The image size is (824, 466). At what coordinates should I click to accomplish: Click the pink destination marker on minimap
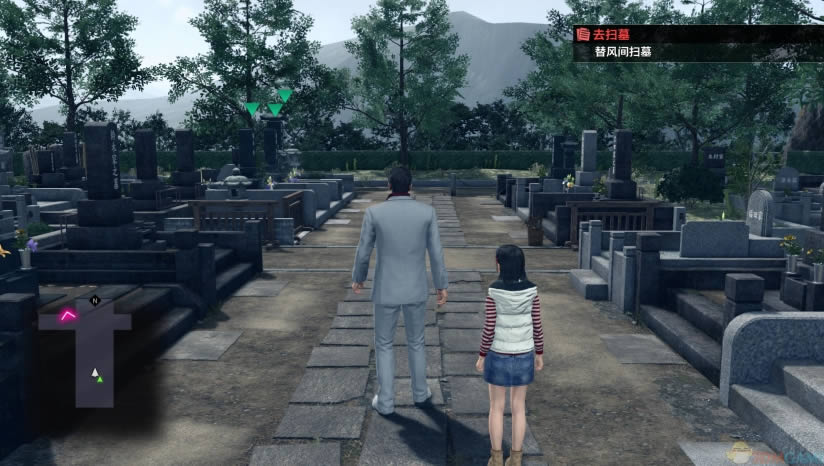coord(68,315)
